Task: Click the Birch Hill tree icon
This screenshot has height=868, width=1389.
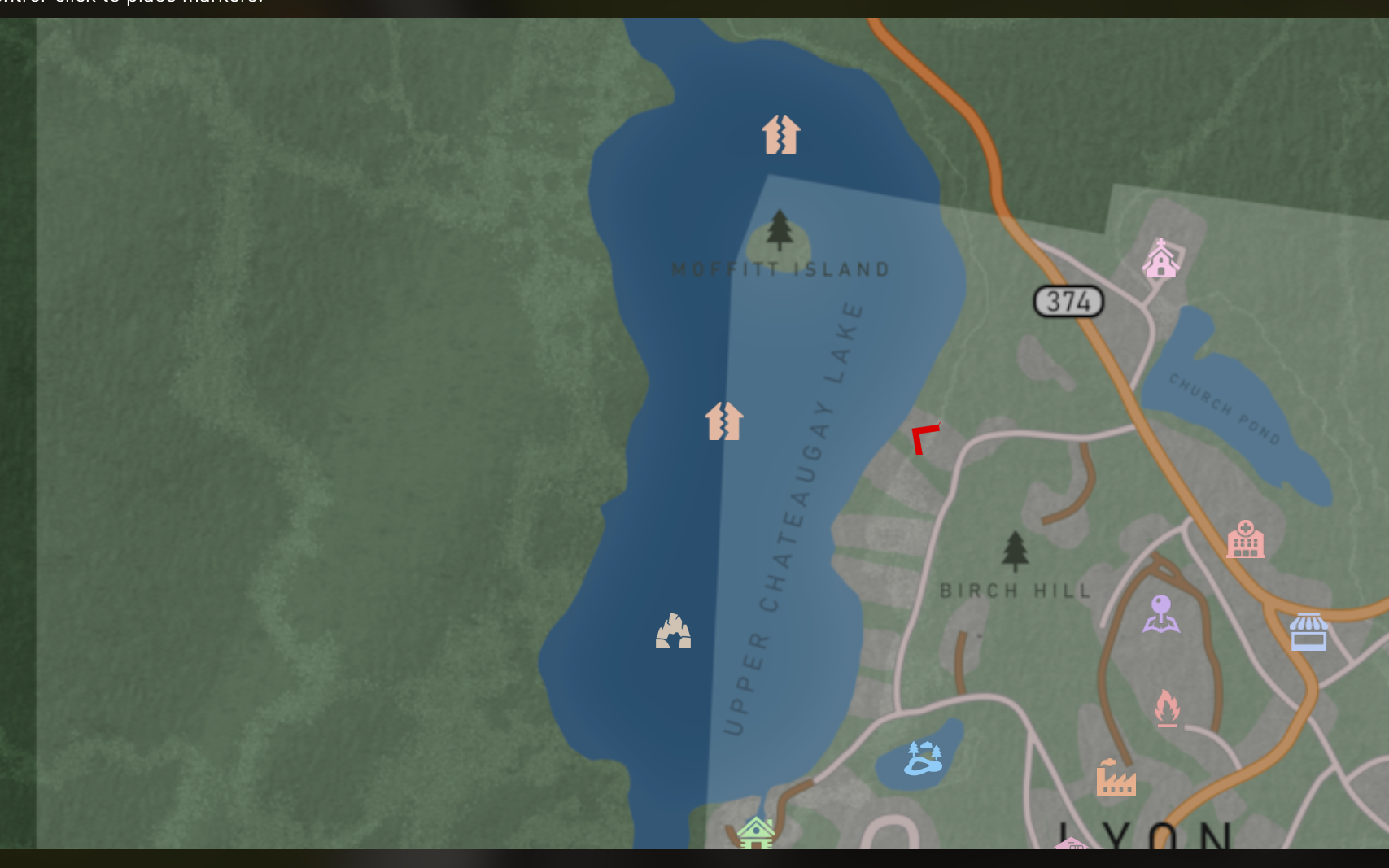Action: (1015, 551)
